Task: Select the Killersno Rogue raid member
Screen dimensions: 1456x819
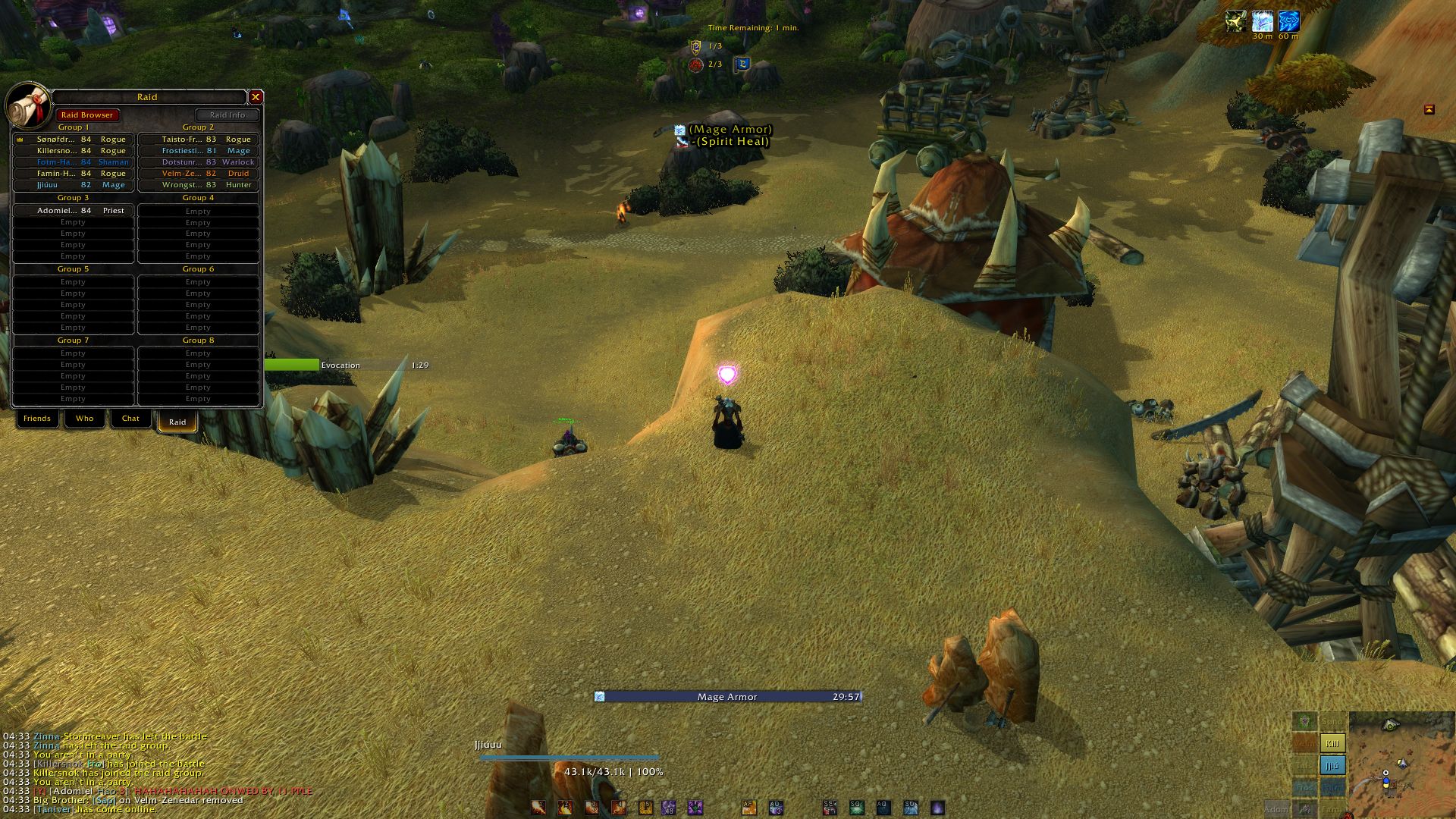Action: (74, 151)
